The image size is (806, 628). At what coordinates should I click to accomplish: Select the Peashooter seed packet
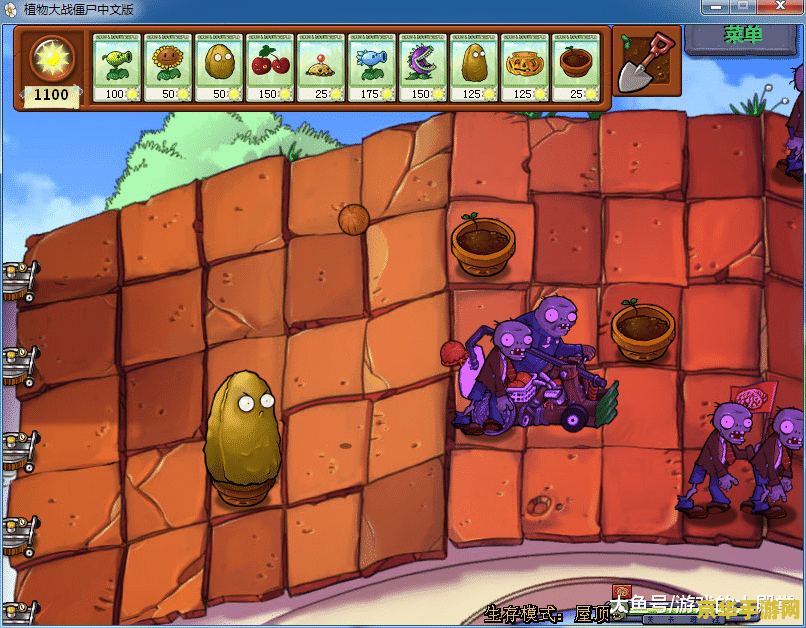coord(117,67)
